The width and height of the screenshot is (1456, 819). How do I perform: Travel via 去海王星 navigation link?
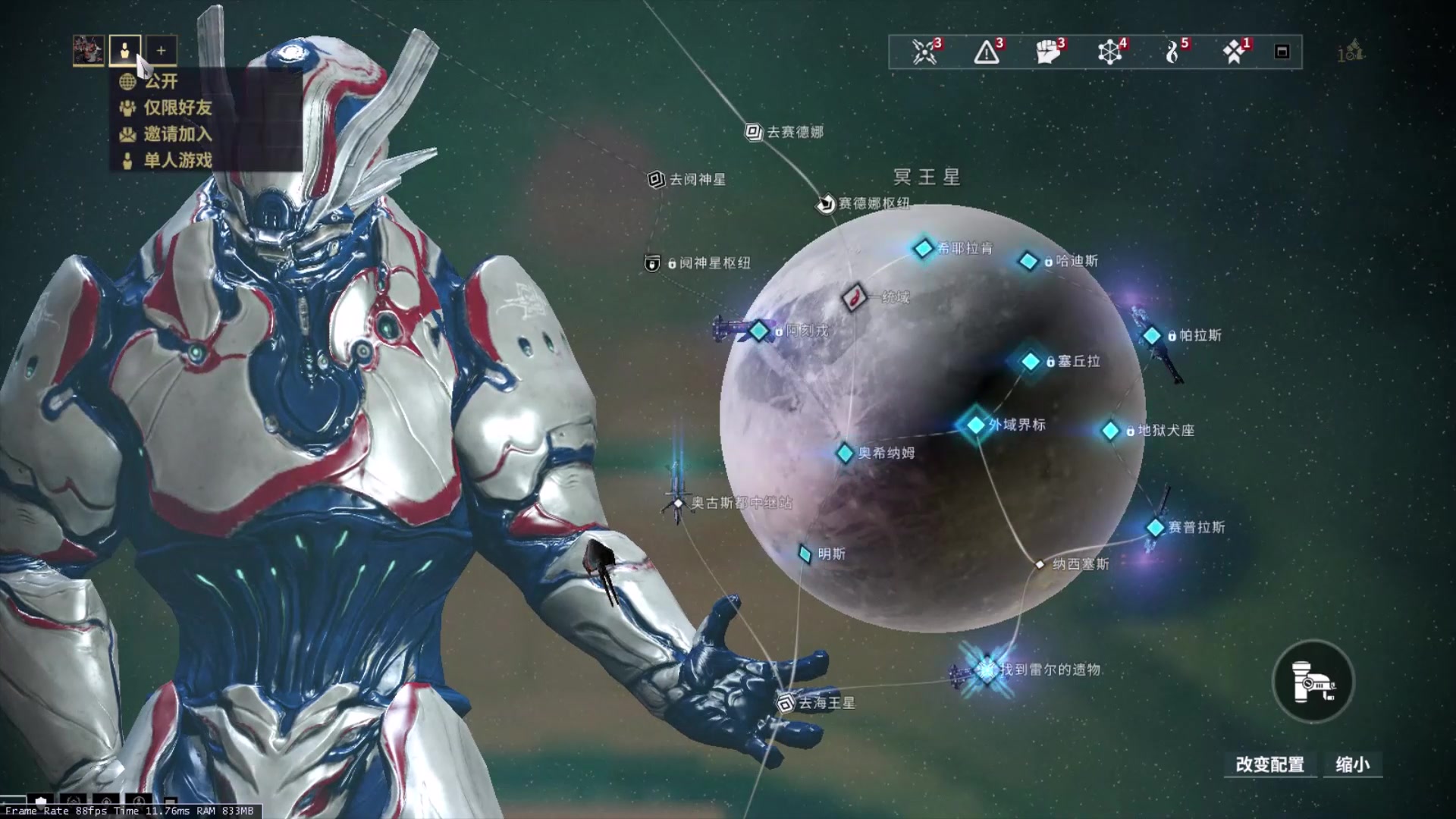[786, 704]
